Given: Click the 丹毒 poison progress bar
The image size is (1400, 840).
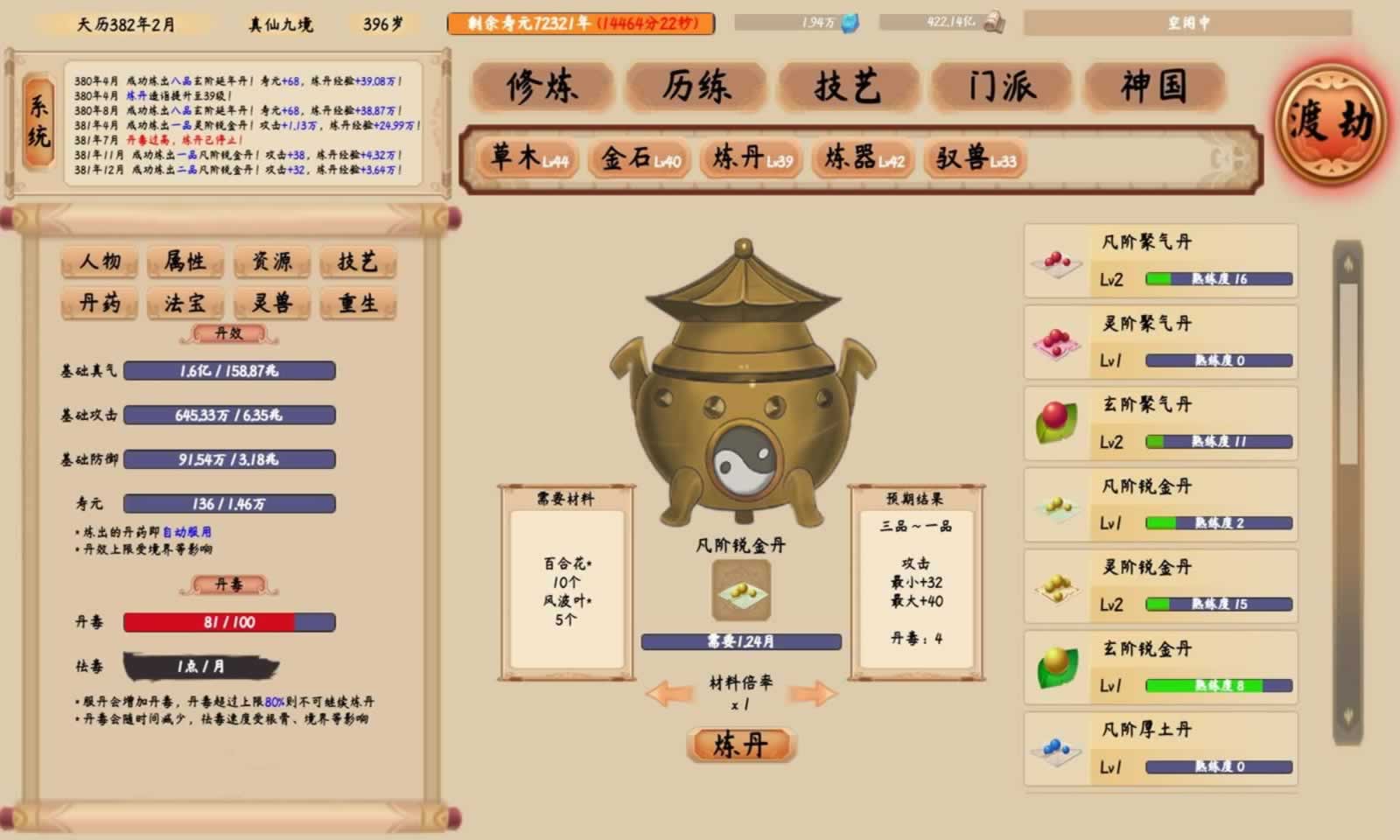Looking at the screenshot, I should click(227, 623).
